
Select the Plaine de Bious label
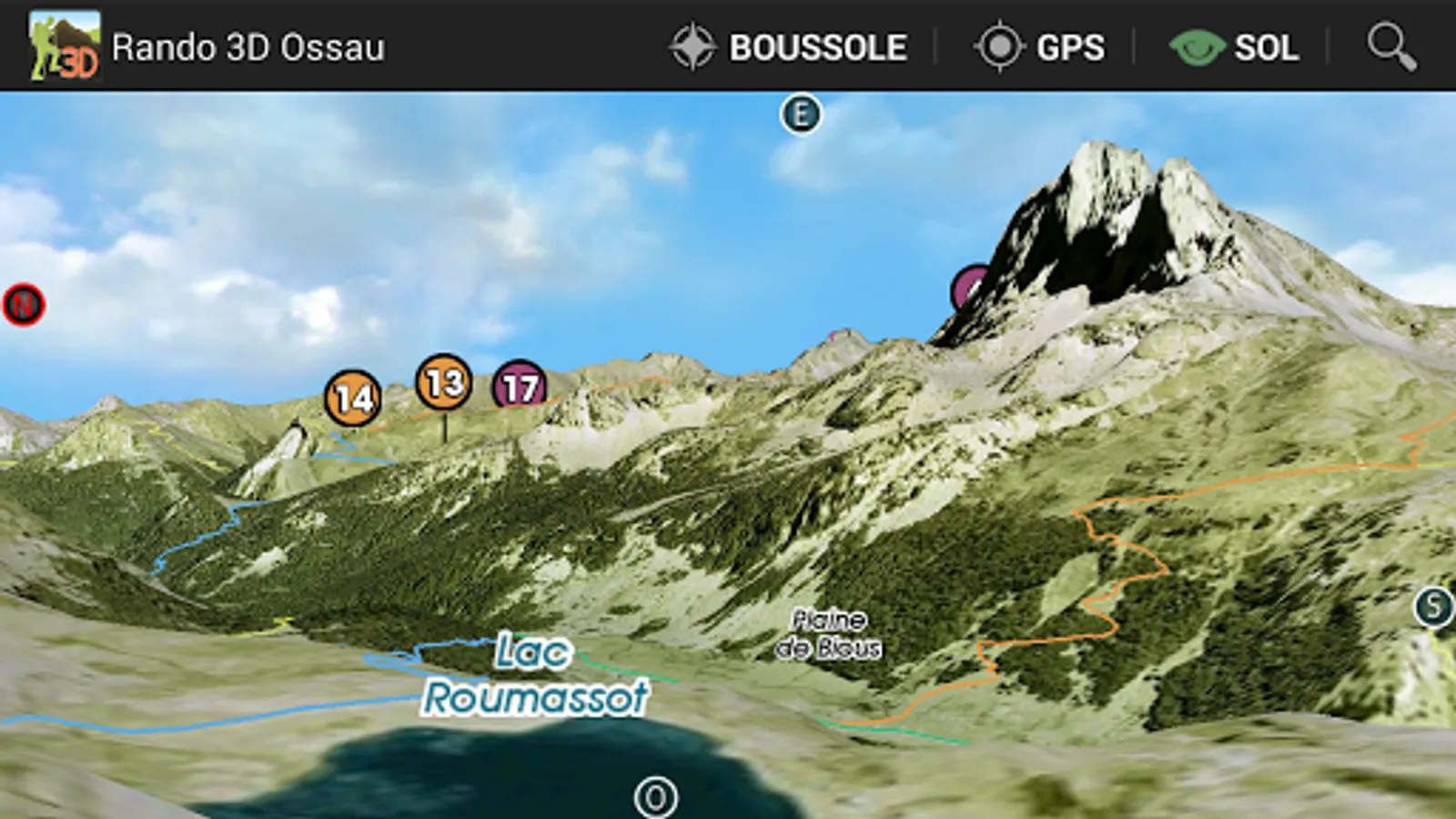[x=828, y=633]
